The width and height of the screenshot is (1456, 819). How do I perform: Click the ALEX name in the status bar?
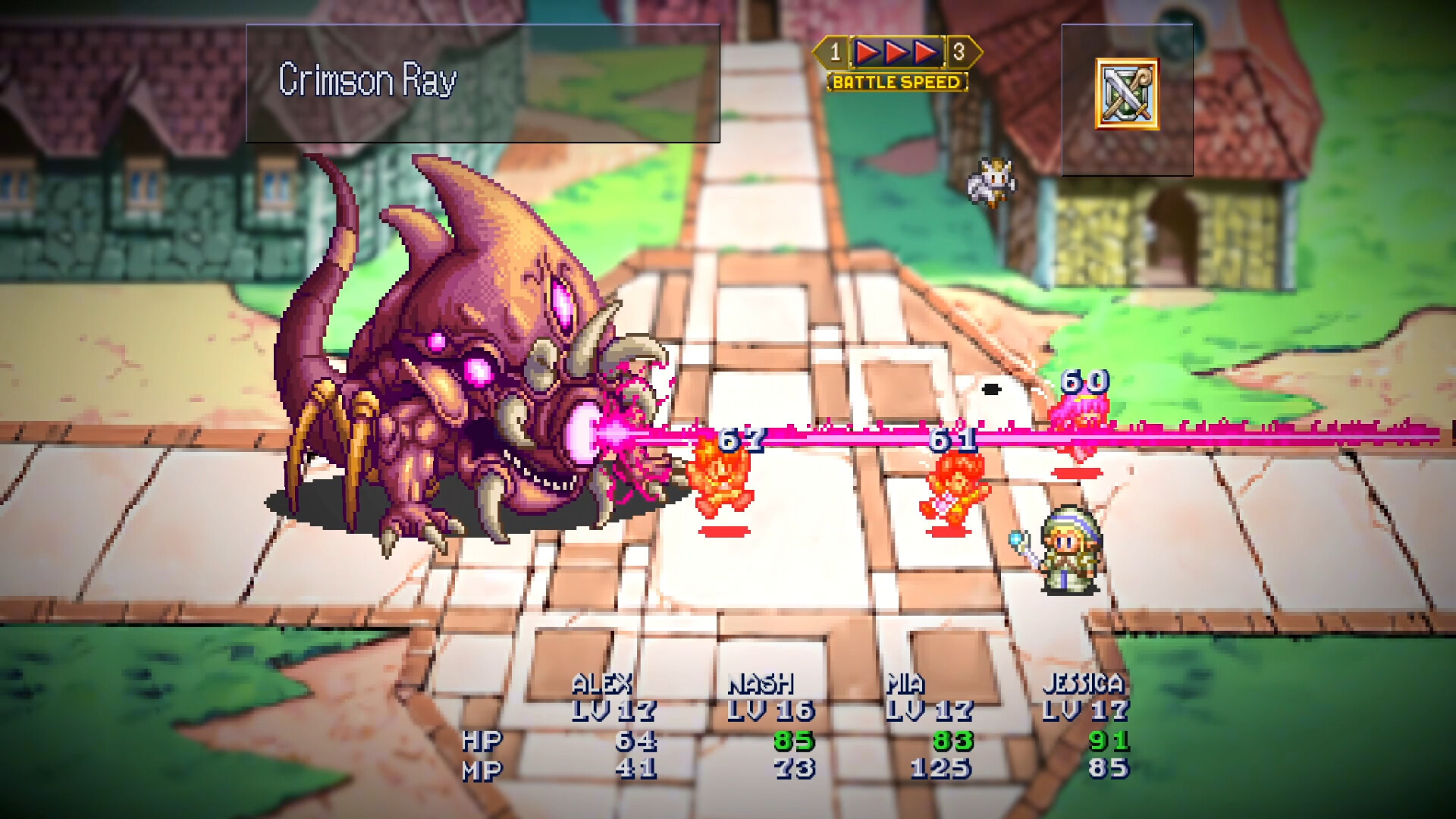603,683
